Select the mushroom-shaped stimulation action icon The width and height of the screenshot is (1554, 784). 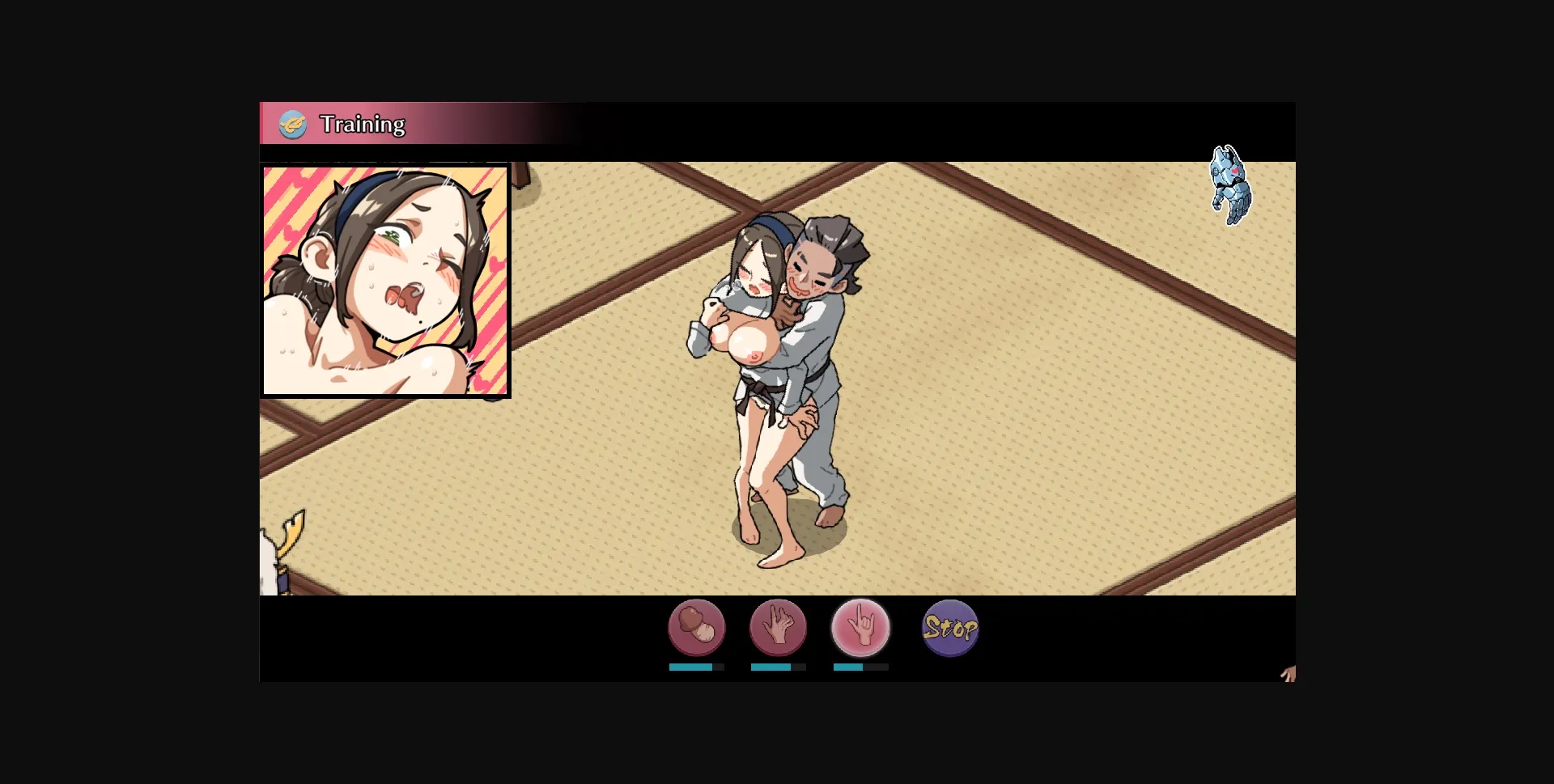pyautogui.click(x=698, y=629)
